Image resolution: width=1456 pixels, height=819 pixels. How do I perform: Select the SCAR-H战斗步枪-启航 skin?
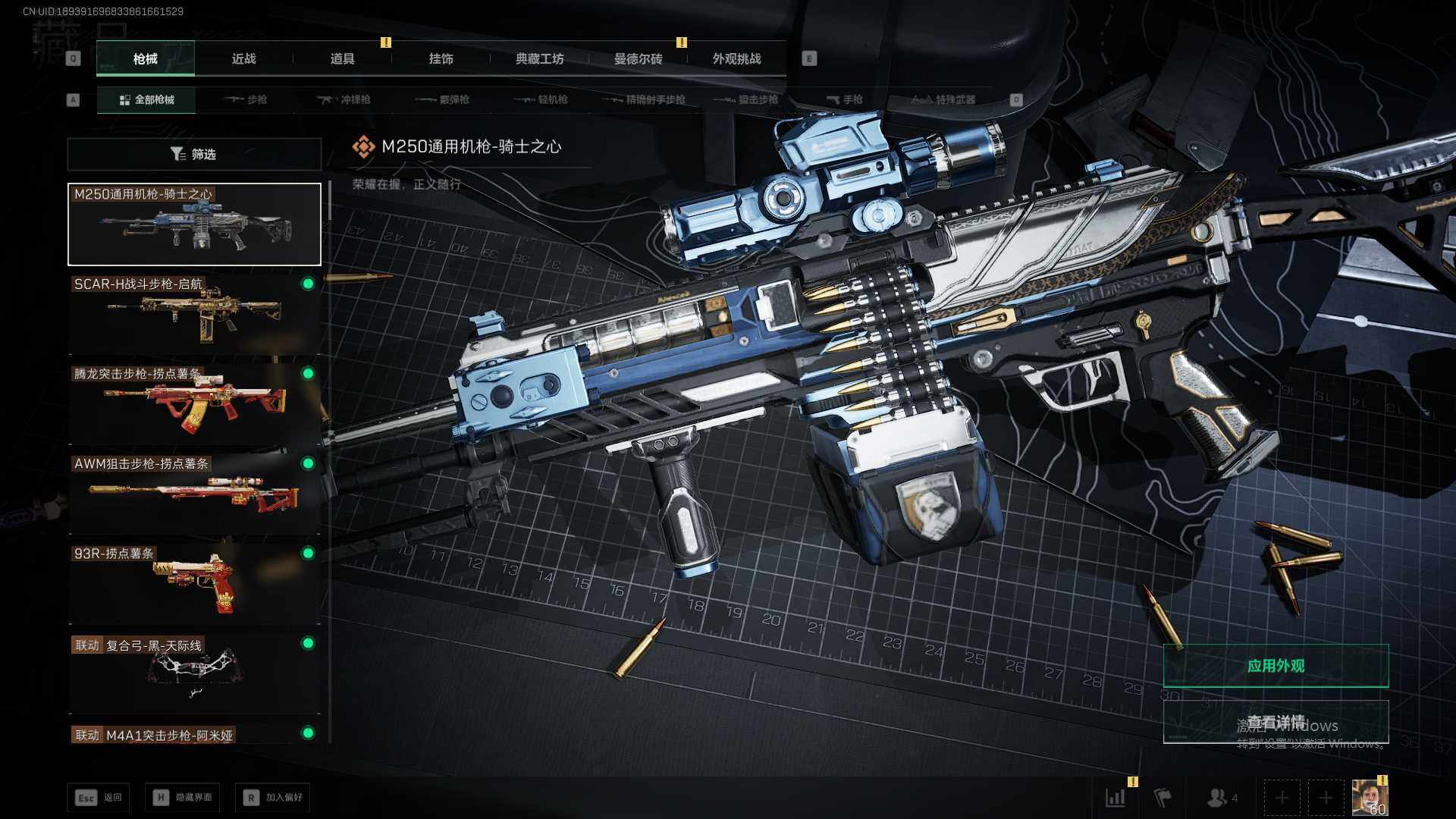194,314
